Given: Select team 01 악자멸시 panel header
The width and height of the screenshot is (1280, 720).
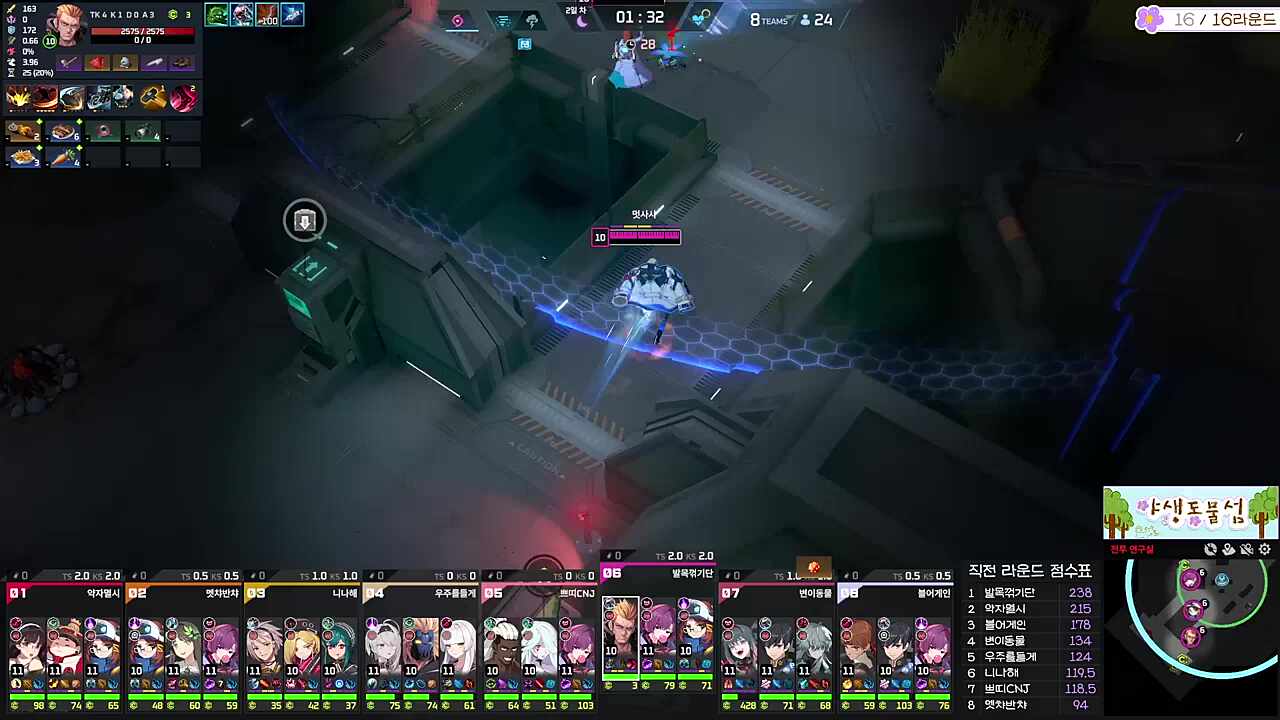Looking at the screenshot, I should pos(64,593).
